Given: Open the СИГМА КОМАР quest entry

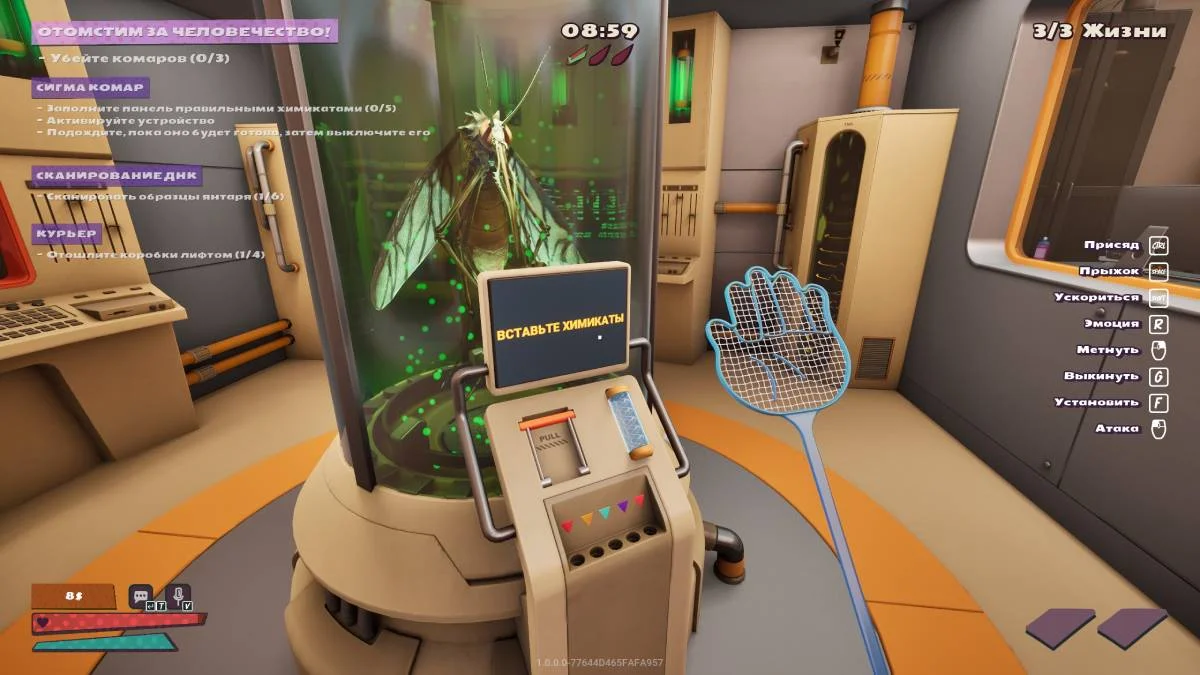Looking at the screenshot, I should pyautogui.click(x=91, y=87).
